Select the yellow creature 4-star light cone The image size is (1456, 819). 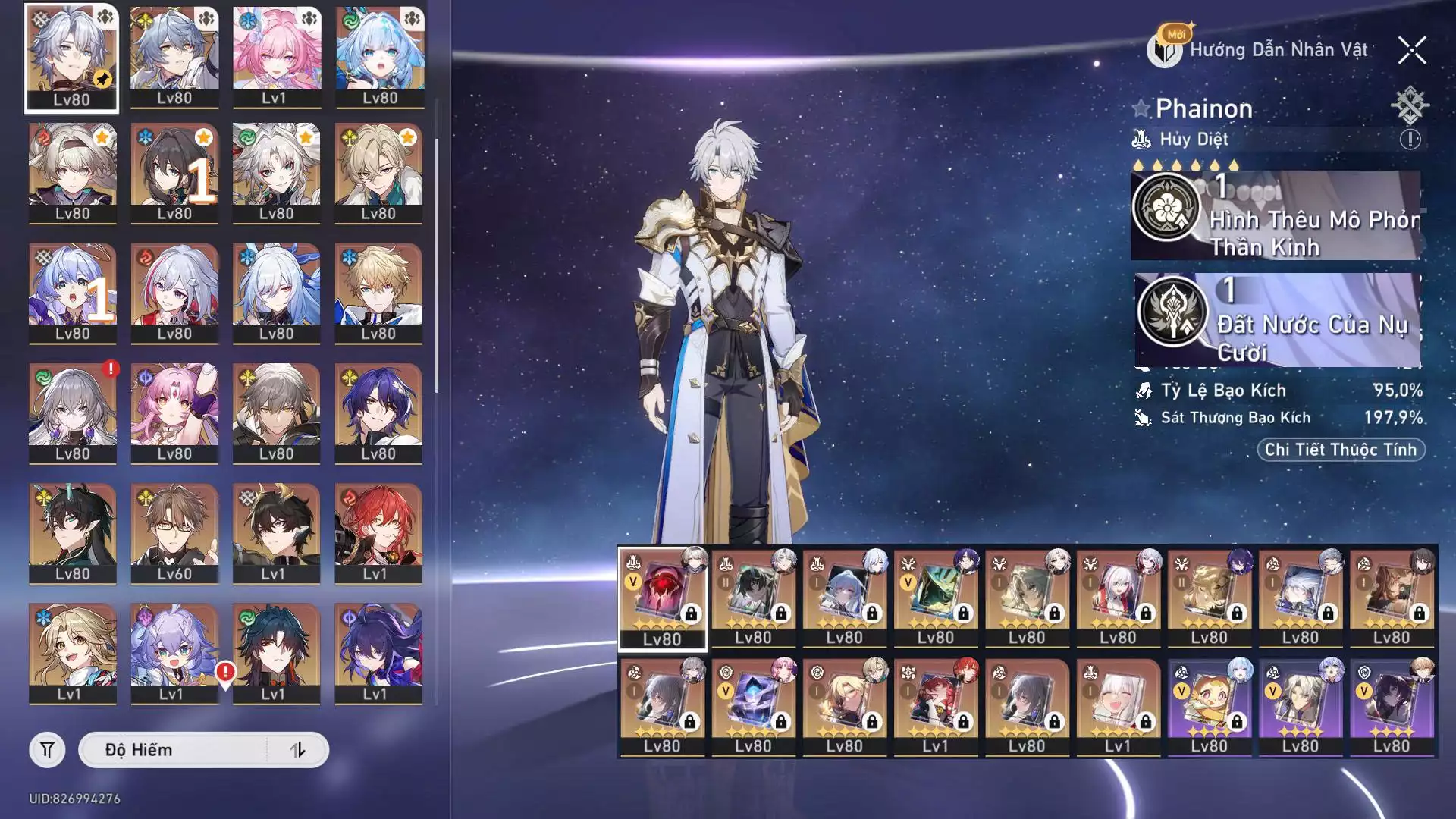pos(1209,707)
